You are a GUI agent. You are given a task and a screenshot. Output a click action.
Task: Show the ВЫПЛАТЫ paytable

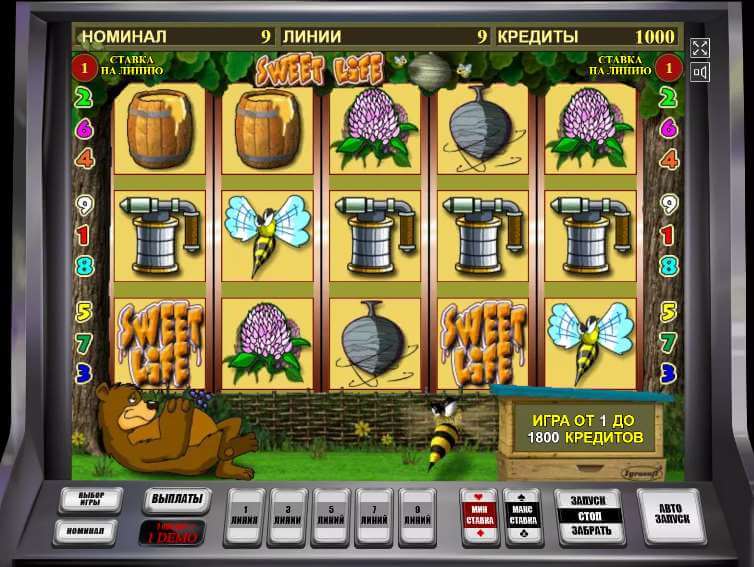tap(177, 498)
